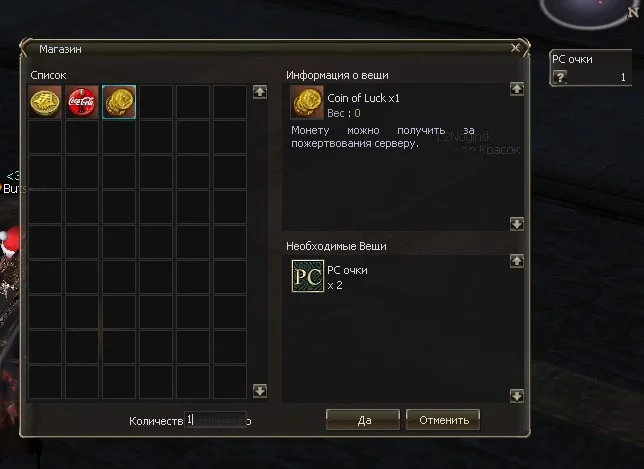Click the Необходимые Вещи panel's up arrow
This screenshot has height=469, width=644.
(517, 261)
